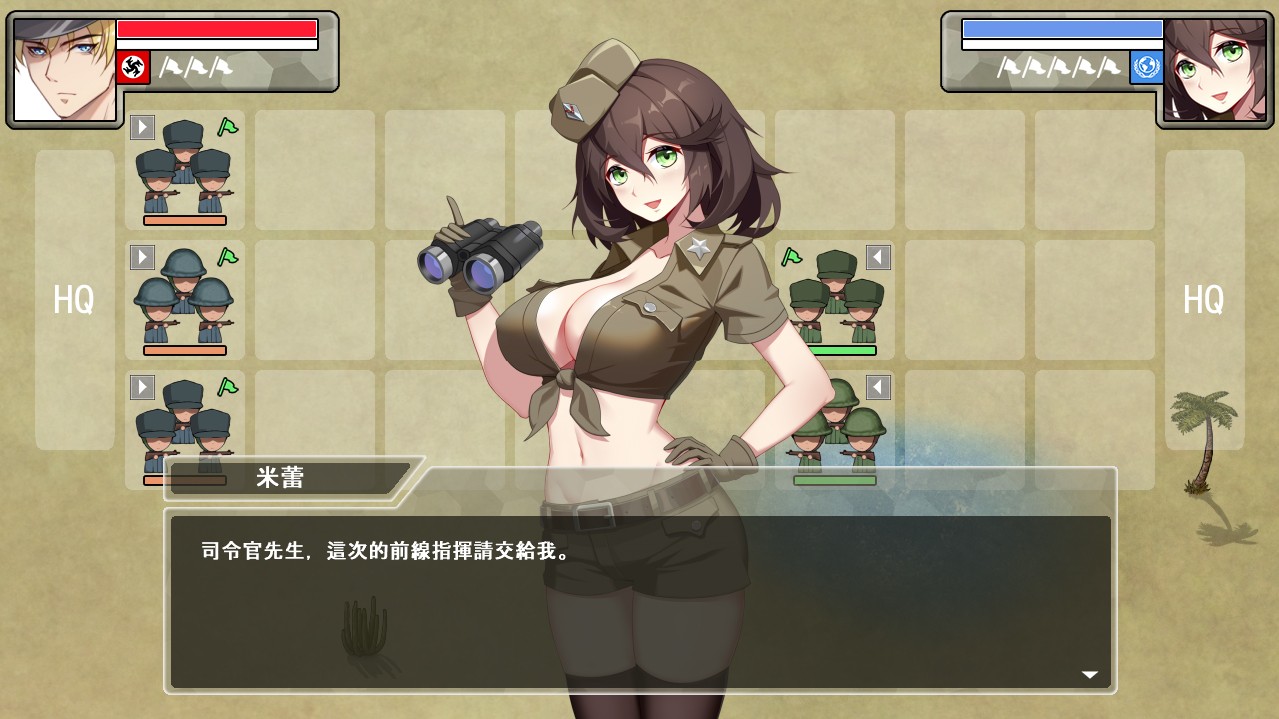
Task: Choose the right HQ tile
Action: (x=1204, y=299)
